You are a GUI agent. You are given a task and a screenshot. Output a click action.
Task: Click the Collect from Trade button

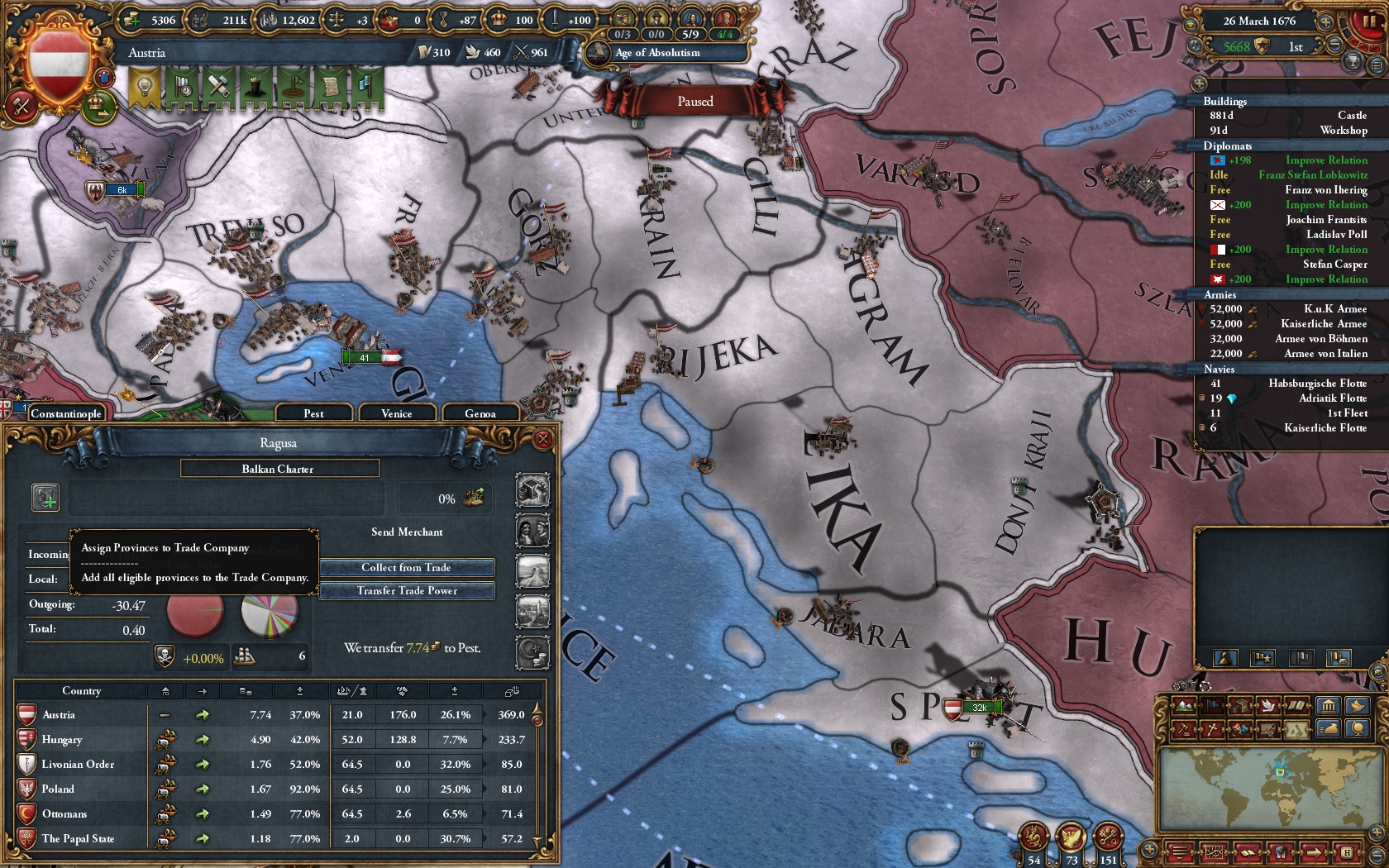[x=407, y=567]
